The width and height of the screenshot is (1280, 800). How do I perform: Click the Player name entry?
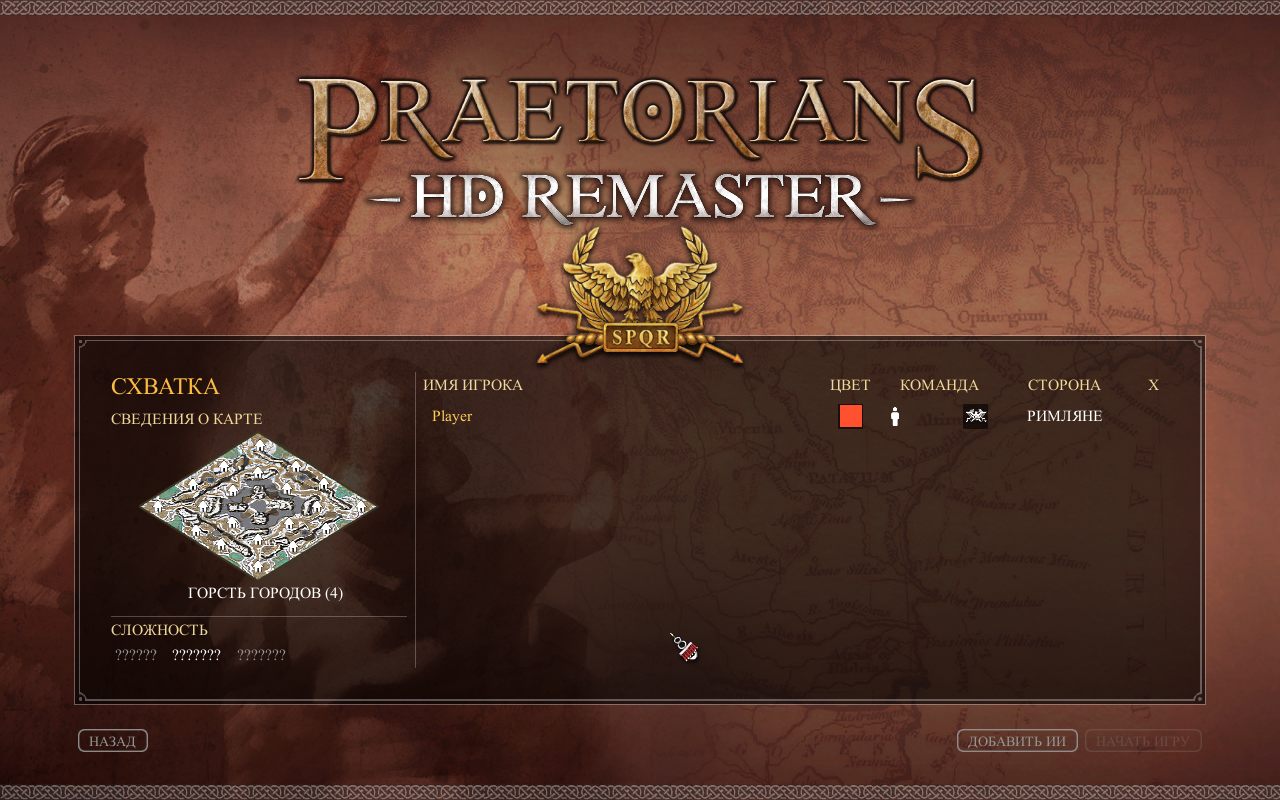pyautogui.click(x=450, y=415)
